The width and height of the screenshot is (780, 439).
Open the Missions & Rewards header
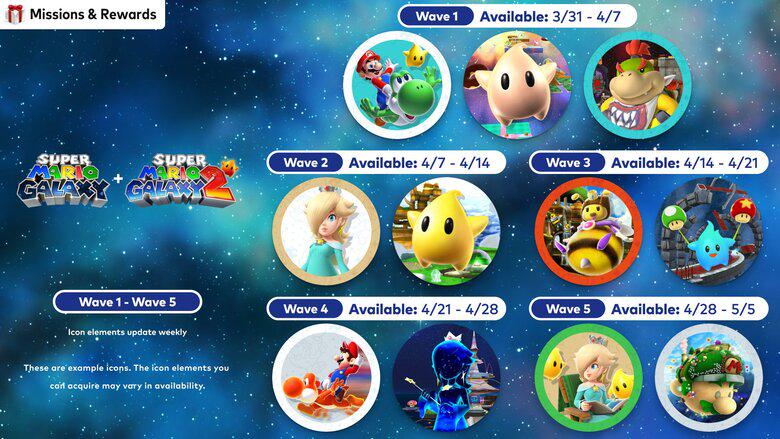[82, 15]
